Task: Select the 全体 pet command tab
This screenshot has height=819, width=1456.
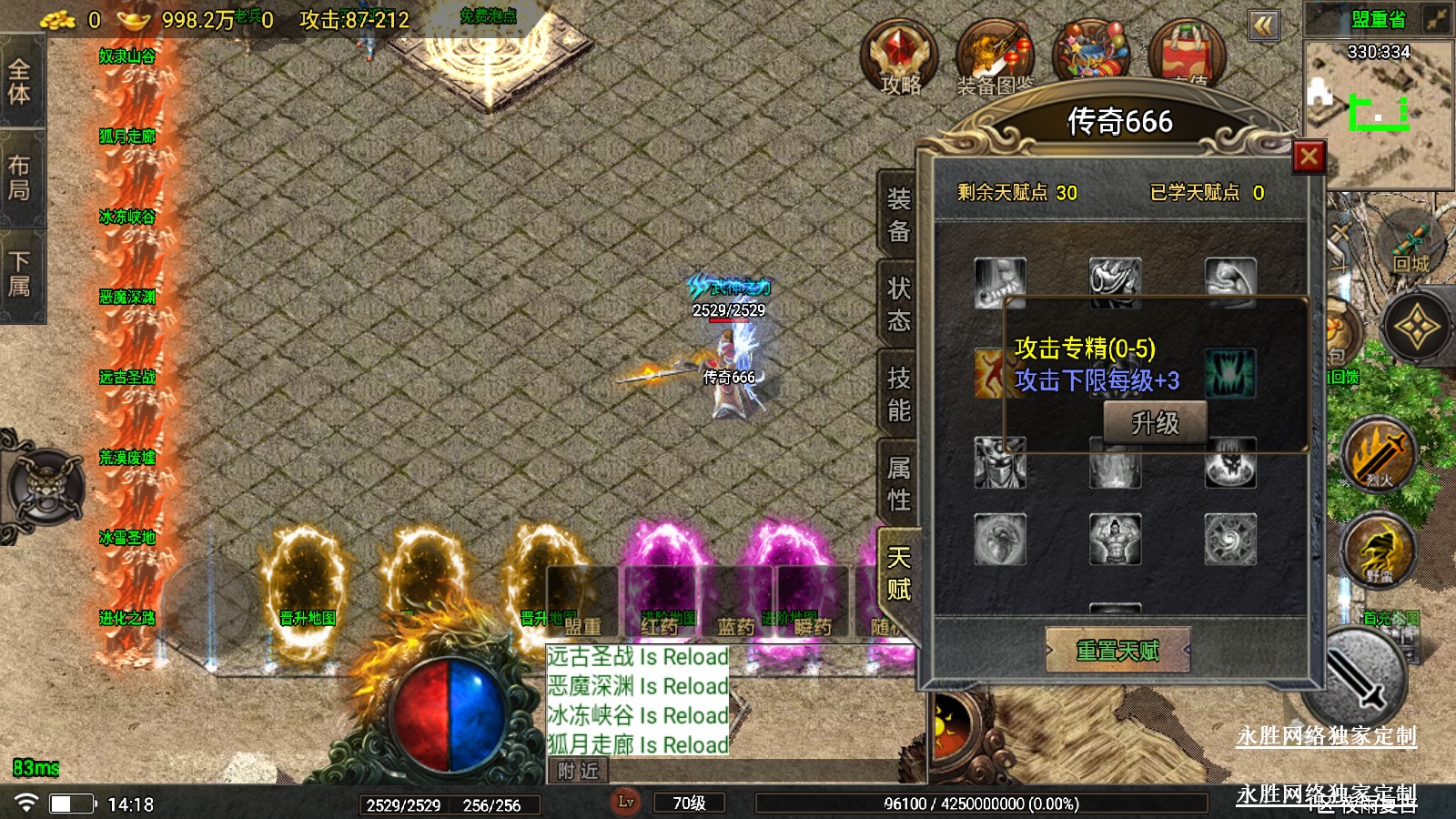Action: pos(20,81)
